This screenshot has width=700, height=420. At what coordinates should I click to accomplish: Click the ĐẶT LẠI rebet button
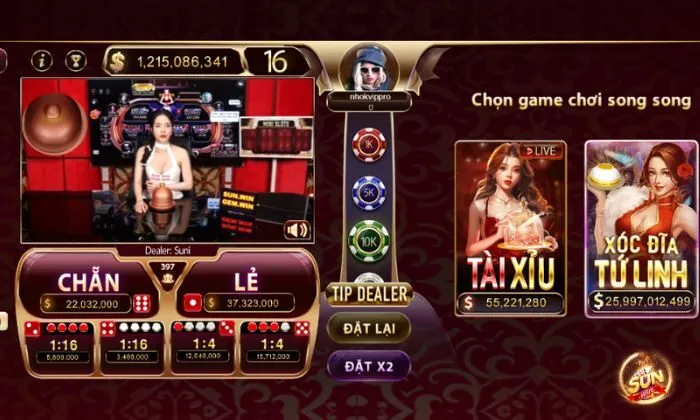coord(369,328)
